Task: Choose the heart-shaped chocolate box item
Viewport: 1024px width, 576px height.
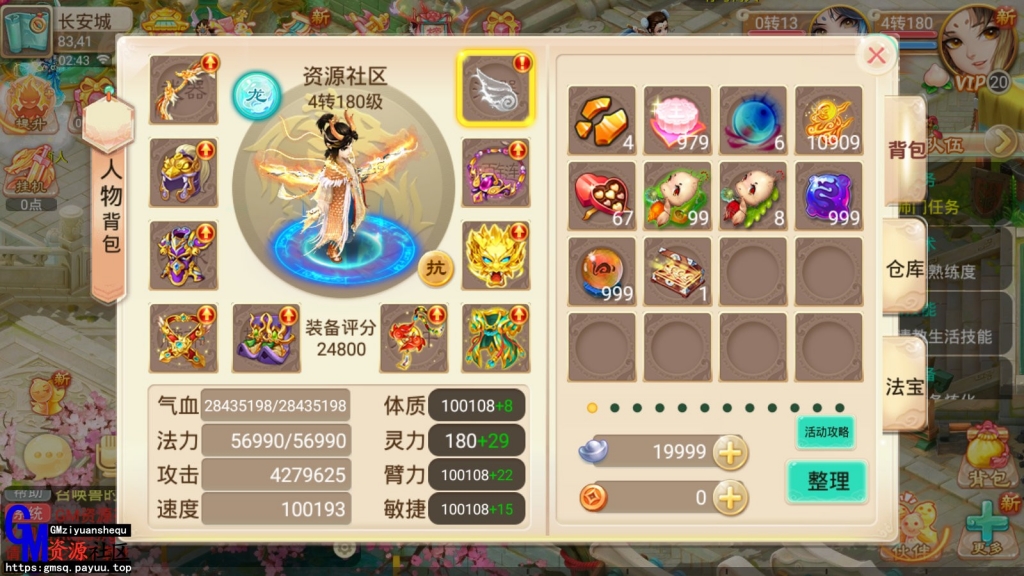Action: (601, 195)
